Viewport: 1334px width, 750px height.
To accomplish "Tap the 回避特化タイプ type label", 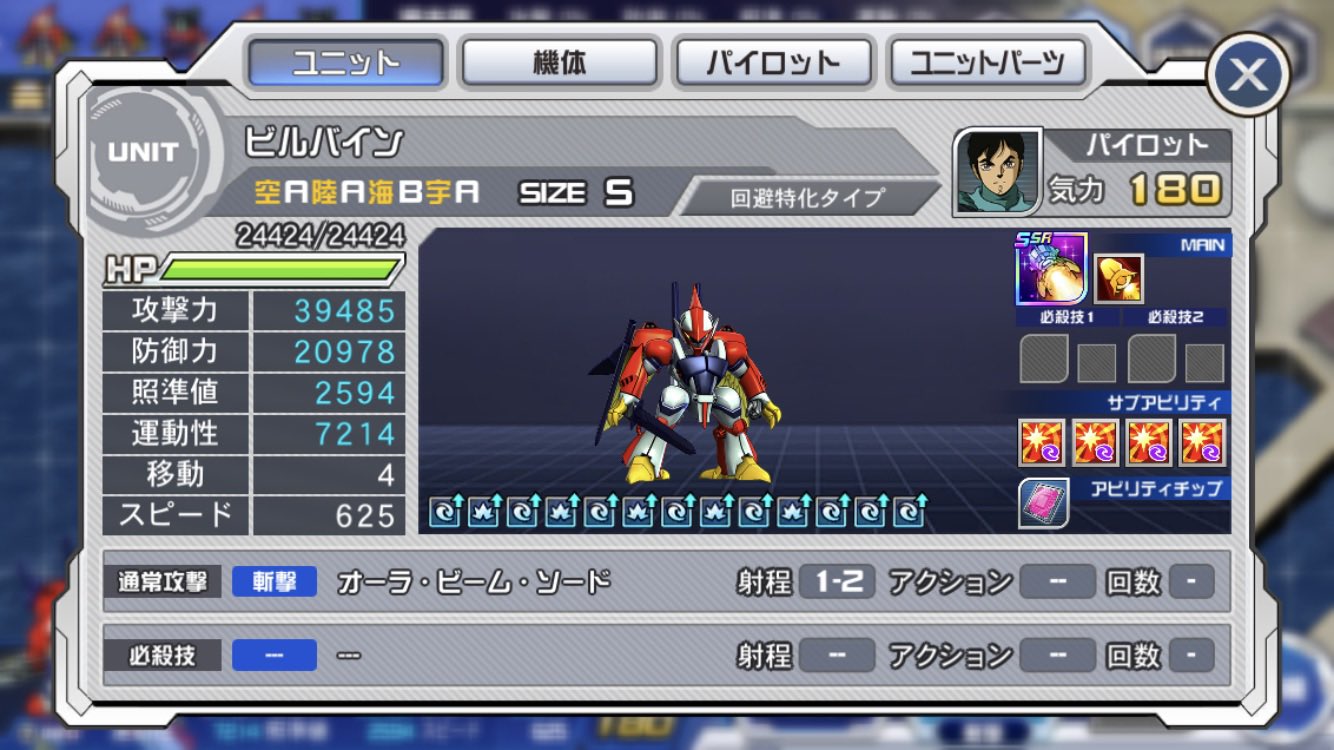I will (807, 197).
